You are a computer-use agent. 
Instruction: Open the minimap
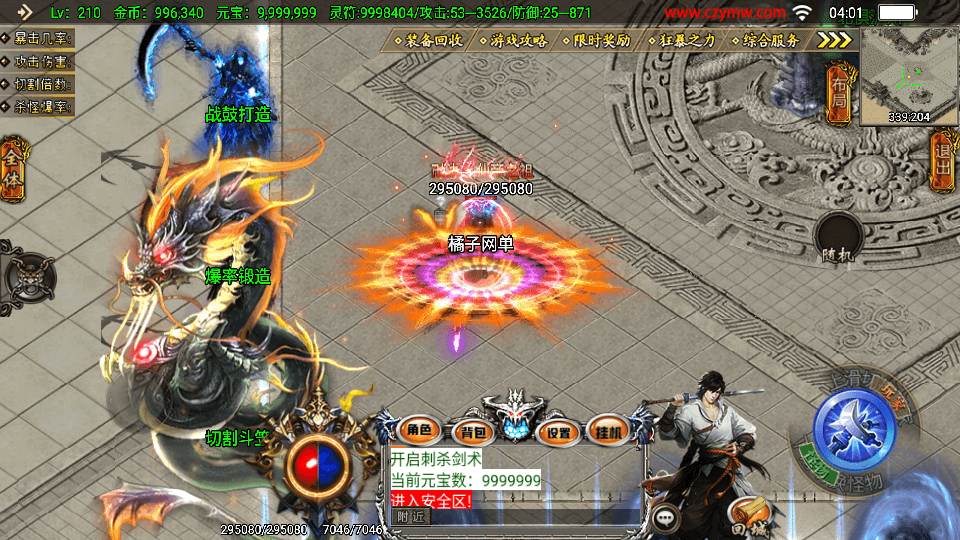pos(908,75)
